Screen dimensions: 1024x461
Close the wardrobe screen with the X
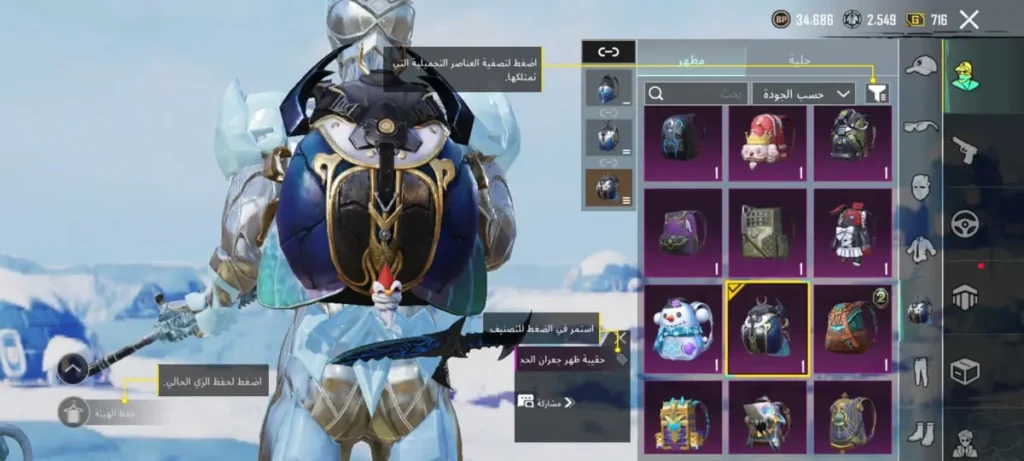[968, 19]
